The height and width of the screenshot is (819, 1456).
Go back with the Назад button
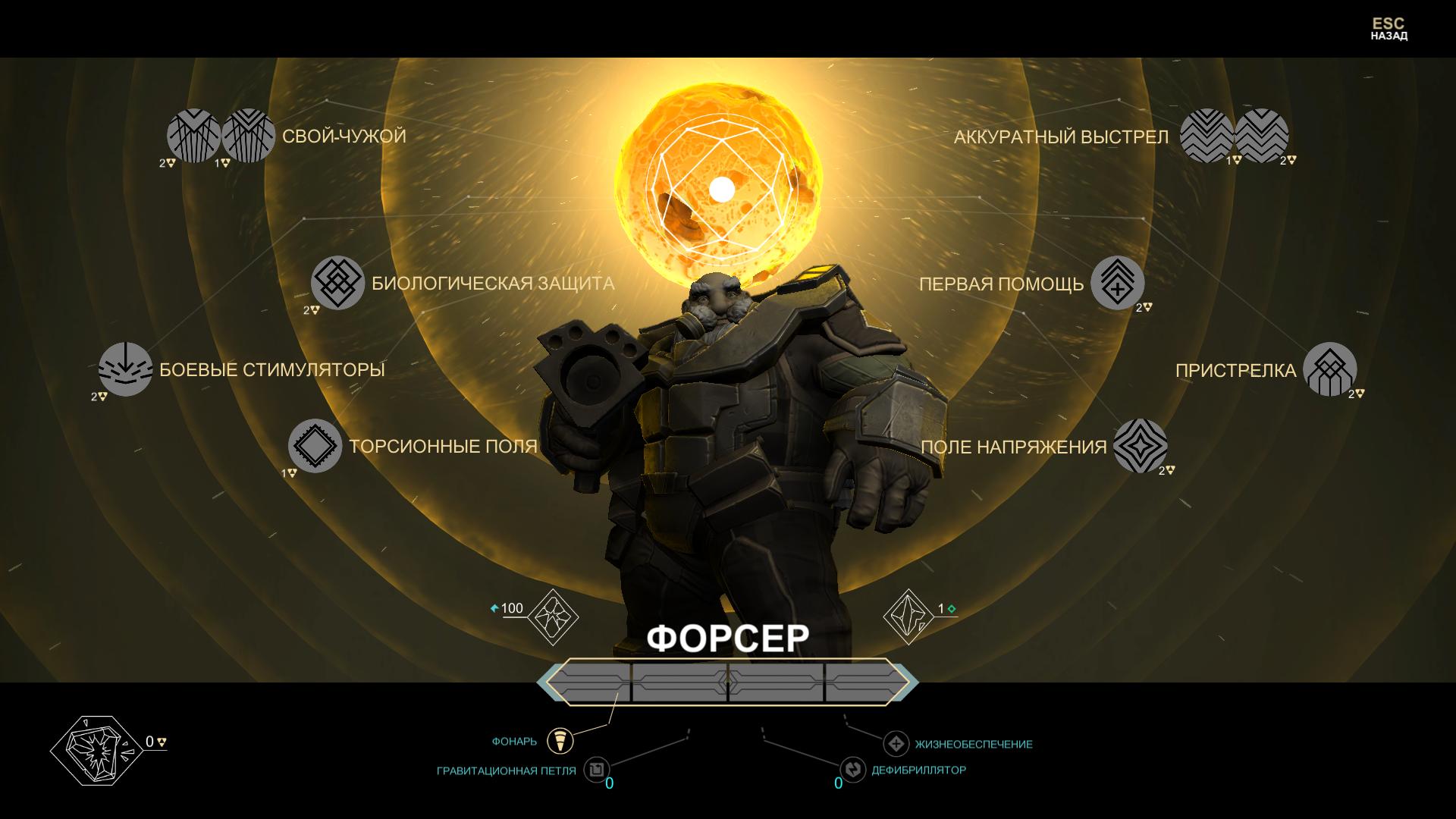click(1389, 29)
